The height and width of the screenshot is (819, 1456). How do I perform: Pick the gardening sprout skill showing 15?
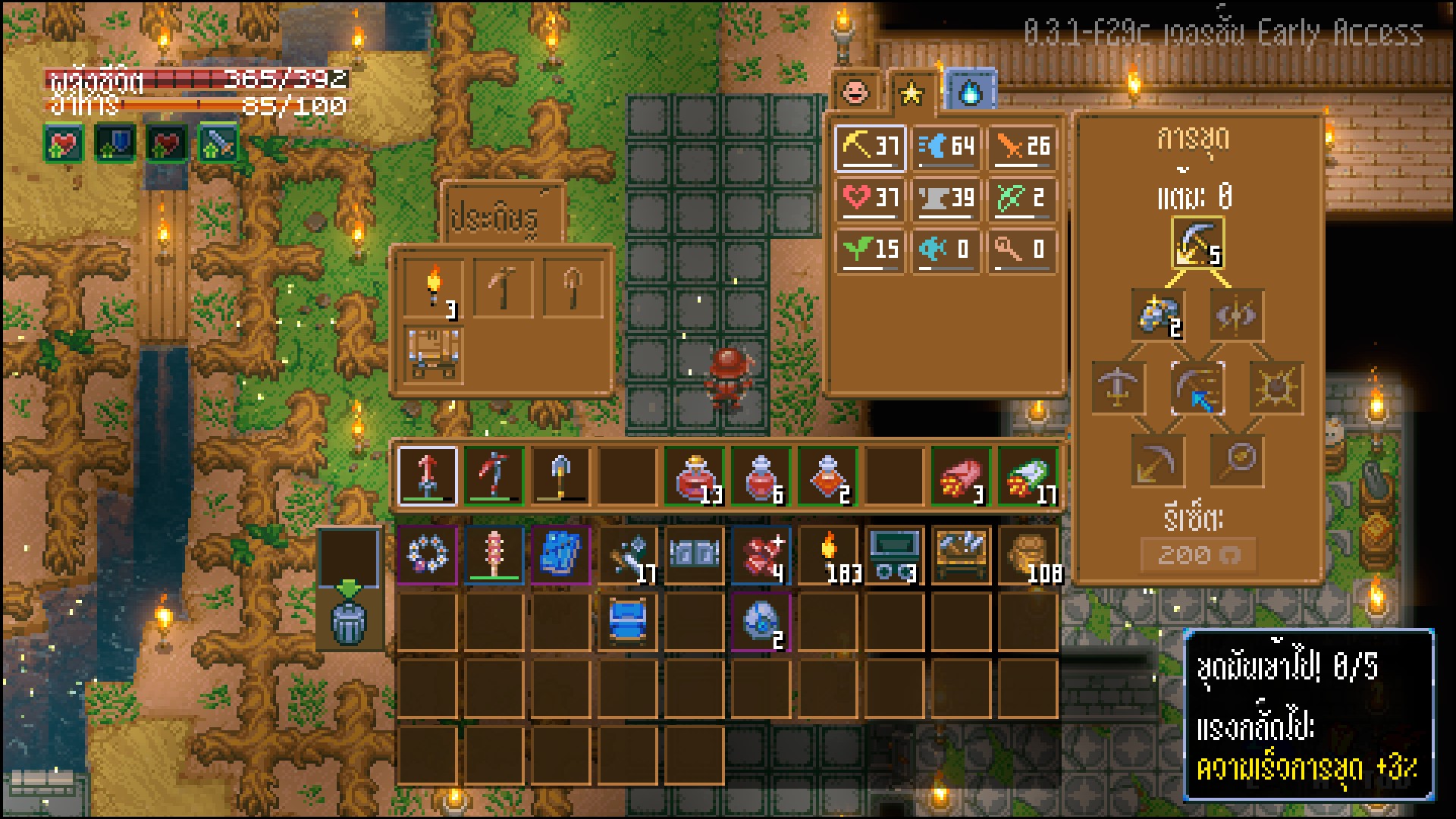click(871, 249)
